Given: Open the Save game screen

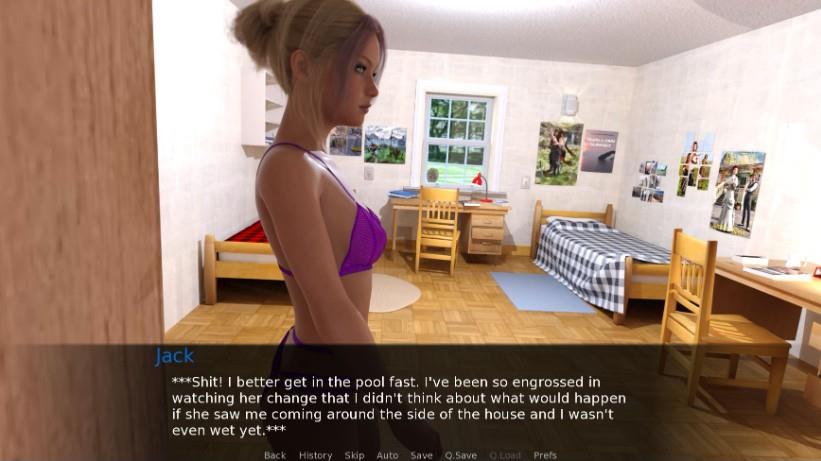Looking at the screenshot, I should 422,455.
